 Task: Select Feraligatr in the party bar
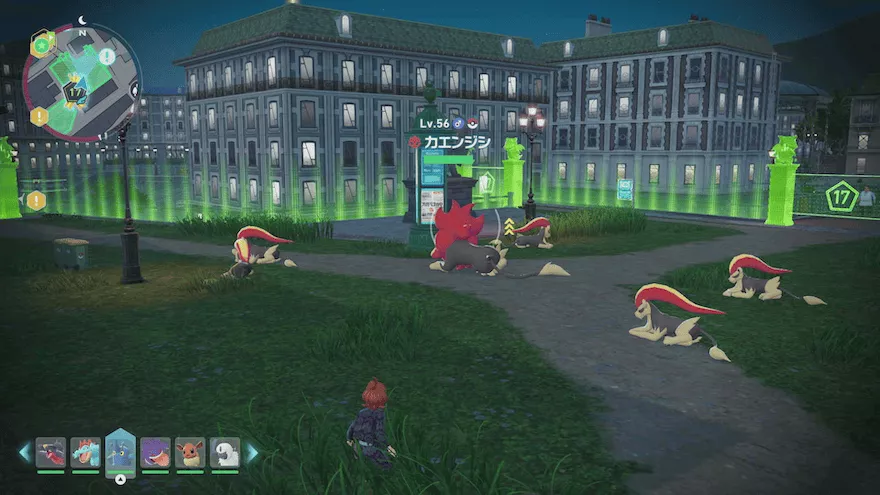point(86,453)
